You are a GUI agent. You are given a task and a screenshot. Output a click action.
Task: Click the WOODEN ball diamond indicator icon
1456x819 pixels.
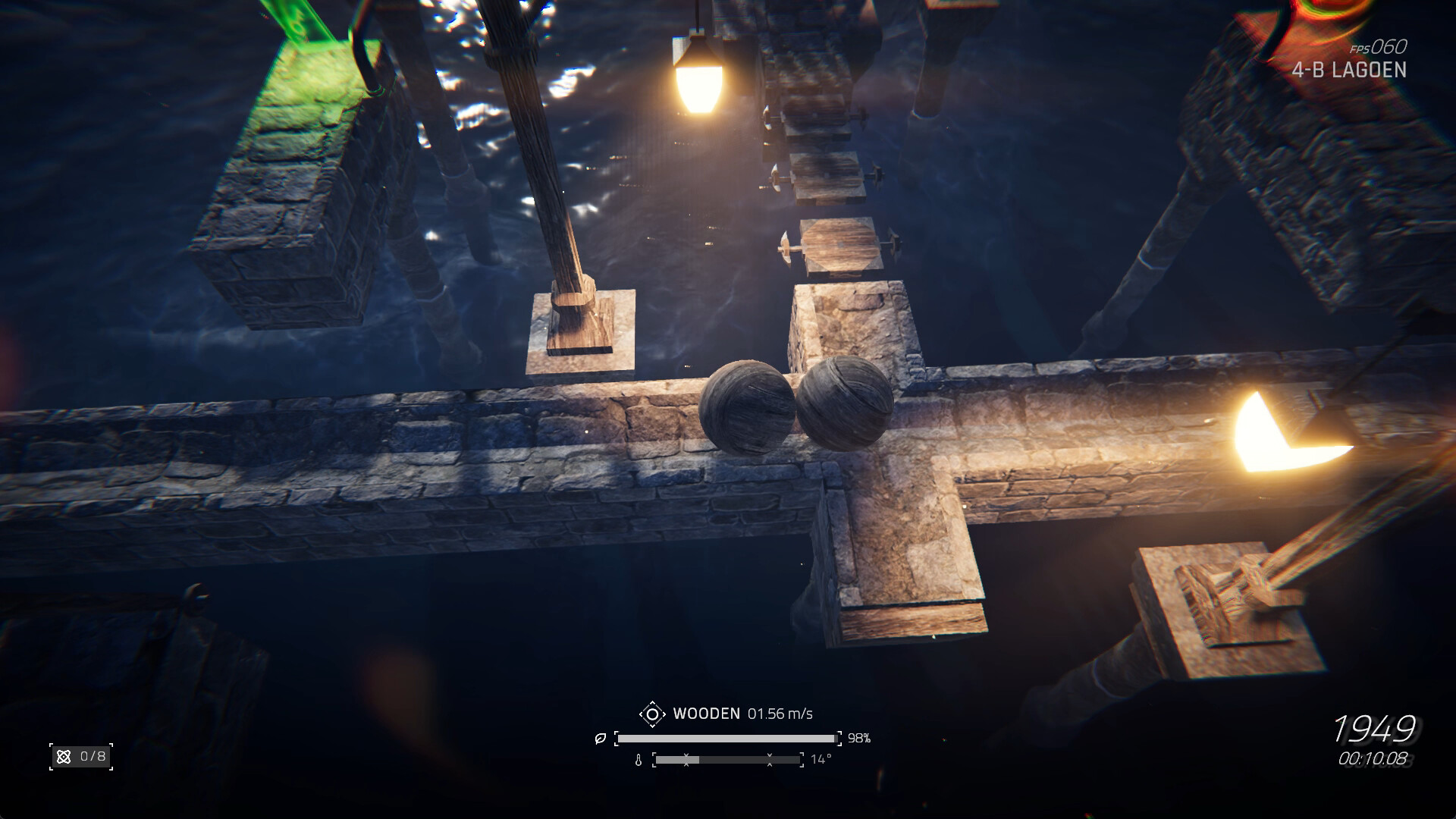coord(652,714)
